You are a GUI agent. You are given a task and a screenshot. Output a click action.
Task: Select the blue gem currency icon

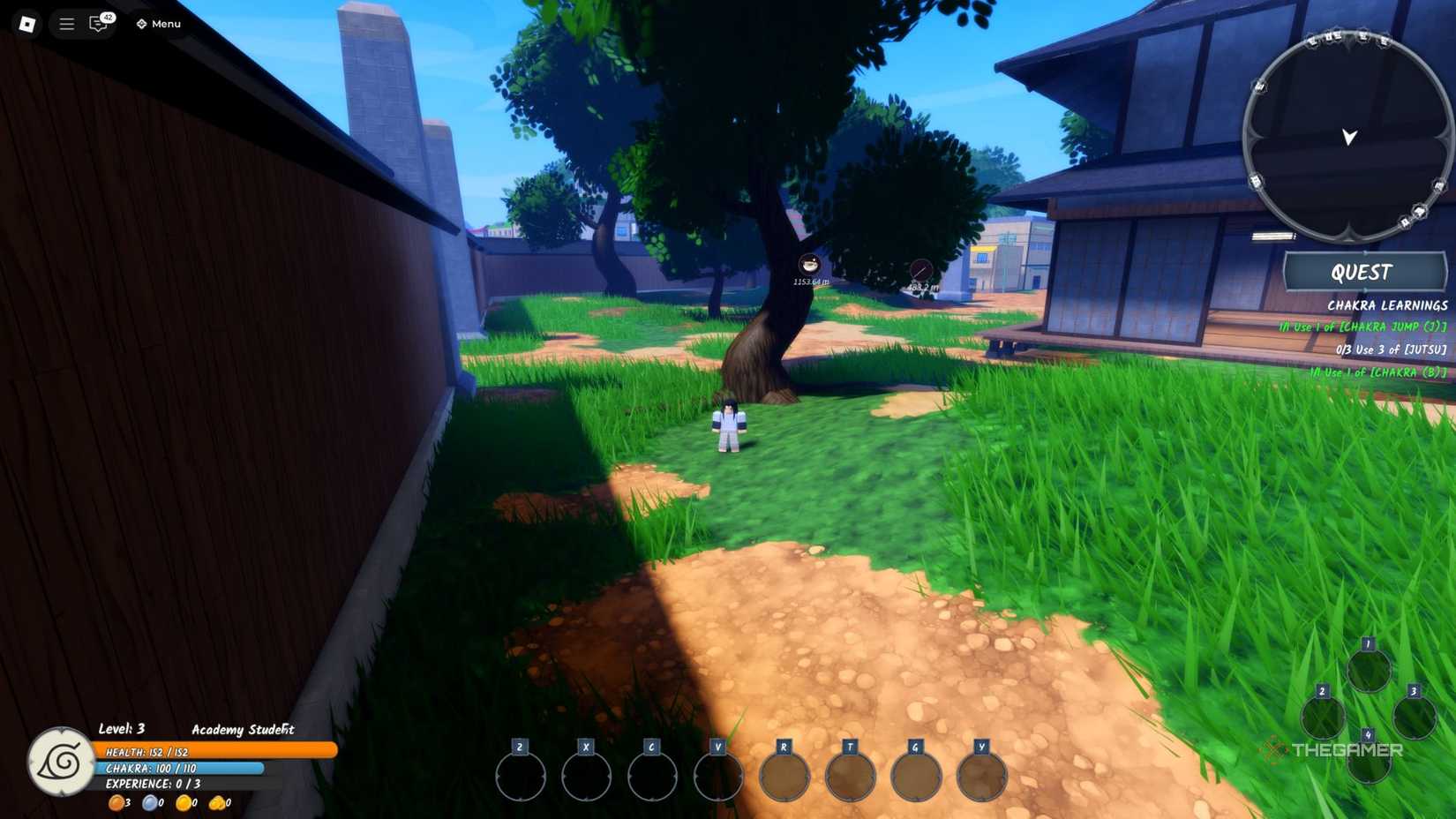click(x=150, y=802)
